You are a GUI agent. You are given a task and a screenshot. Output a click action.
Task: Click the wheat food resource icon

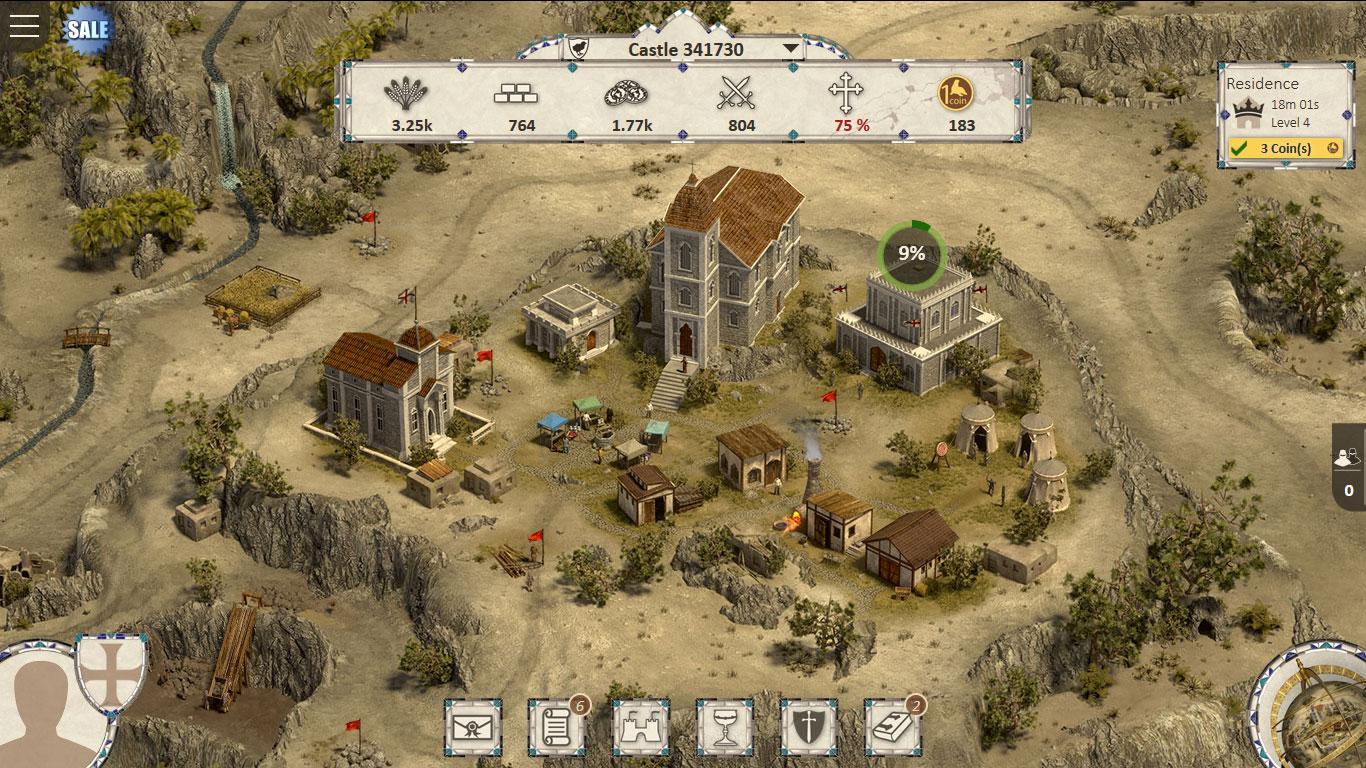point(405,98)
